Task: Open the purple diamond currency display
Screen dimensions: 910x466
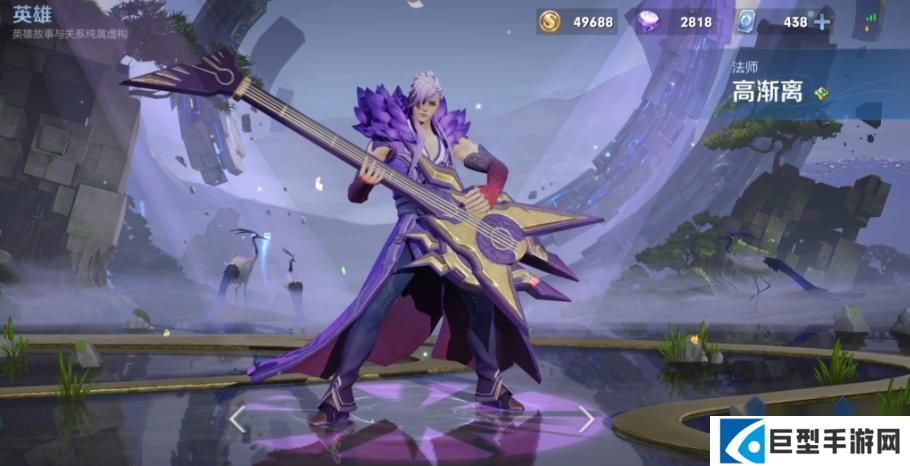Action: [x=673, y=22]
